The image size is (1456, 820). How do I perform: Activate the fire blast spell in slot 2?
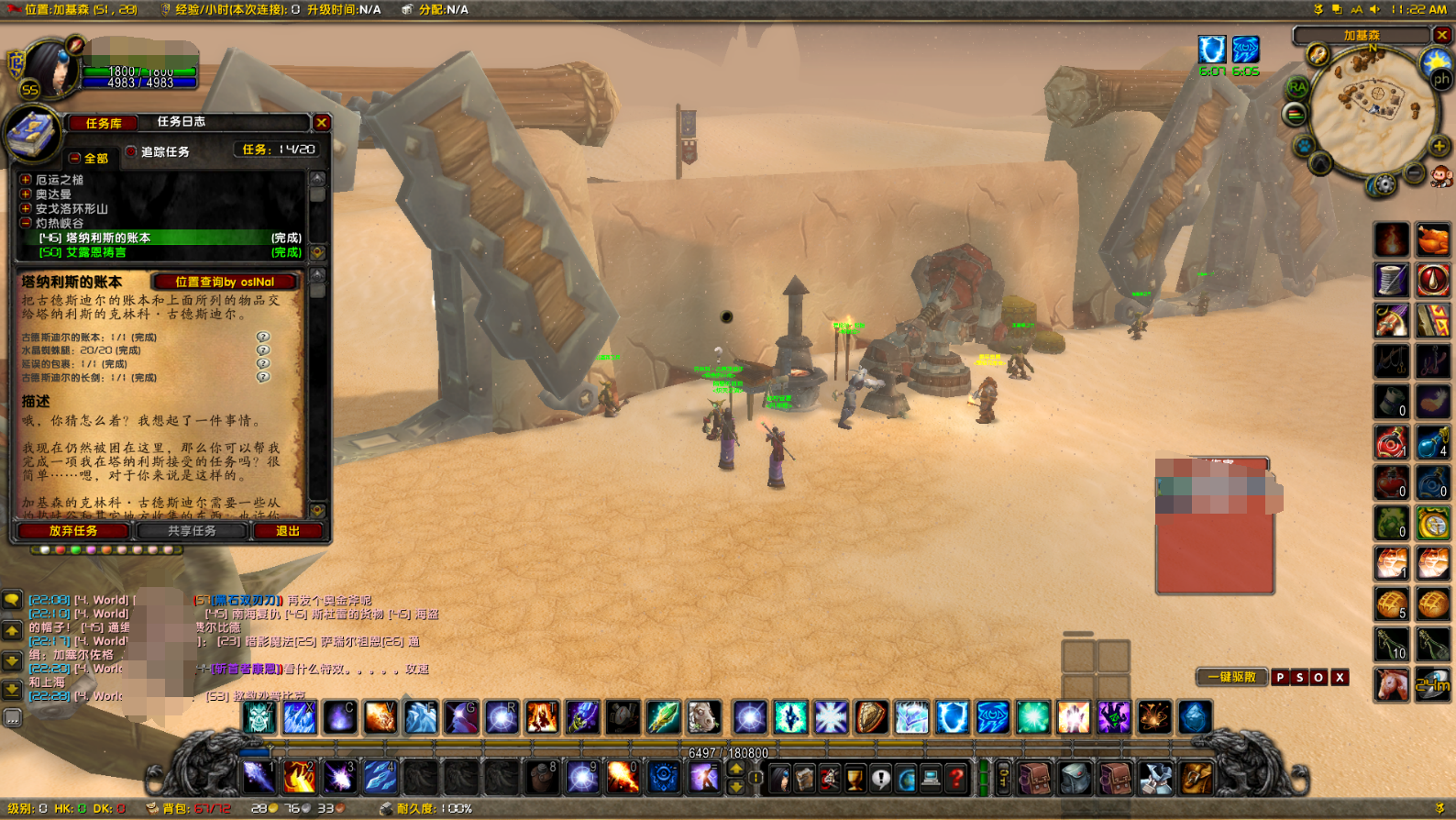pos(299,778)
